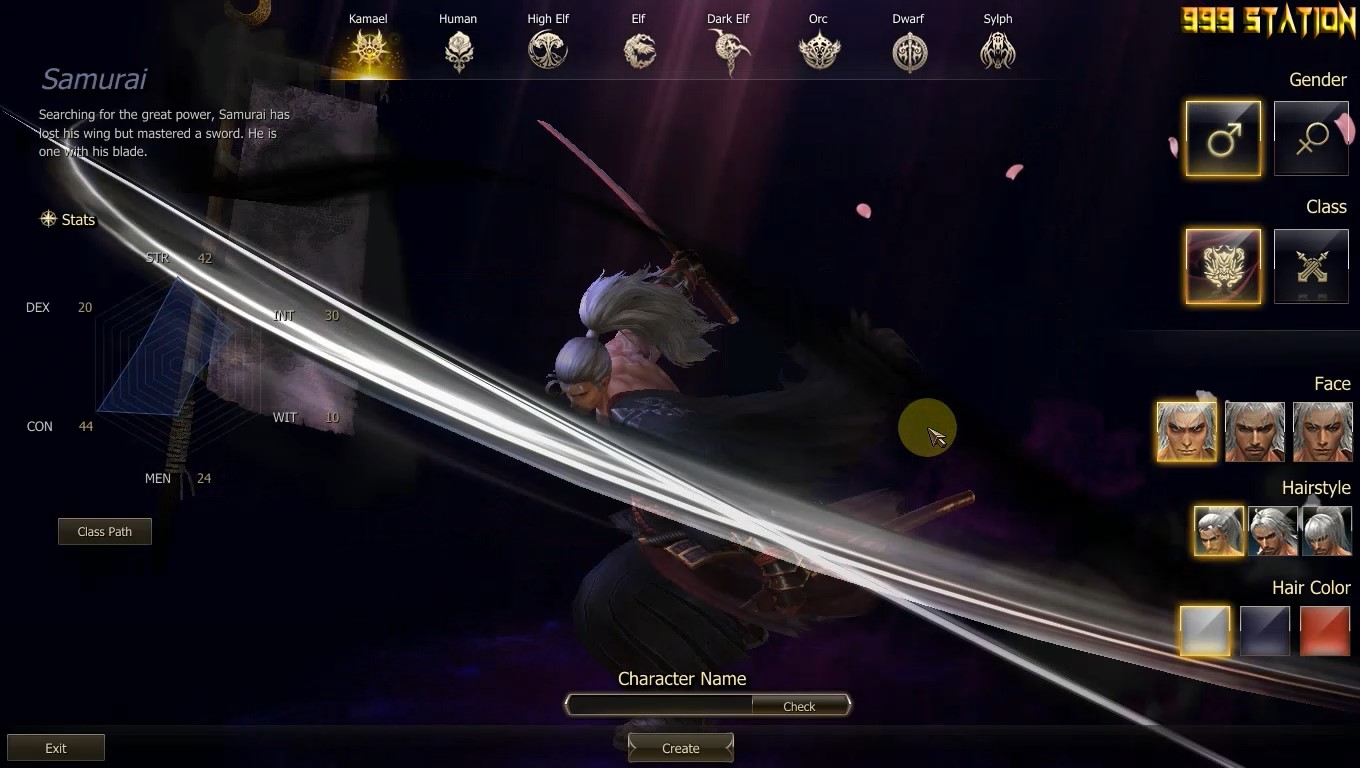Choose the male gender icon

[1223, 138]
